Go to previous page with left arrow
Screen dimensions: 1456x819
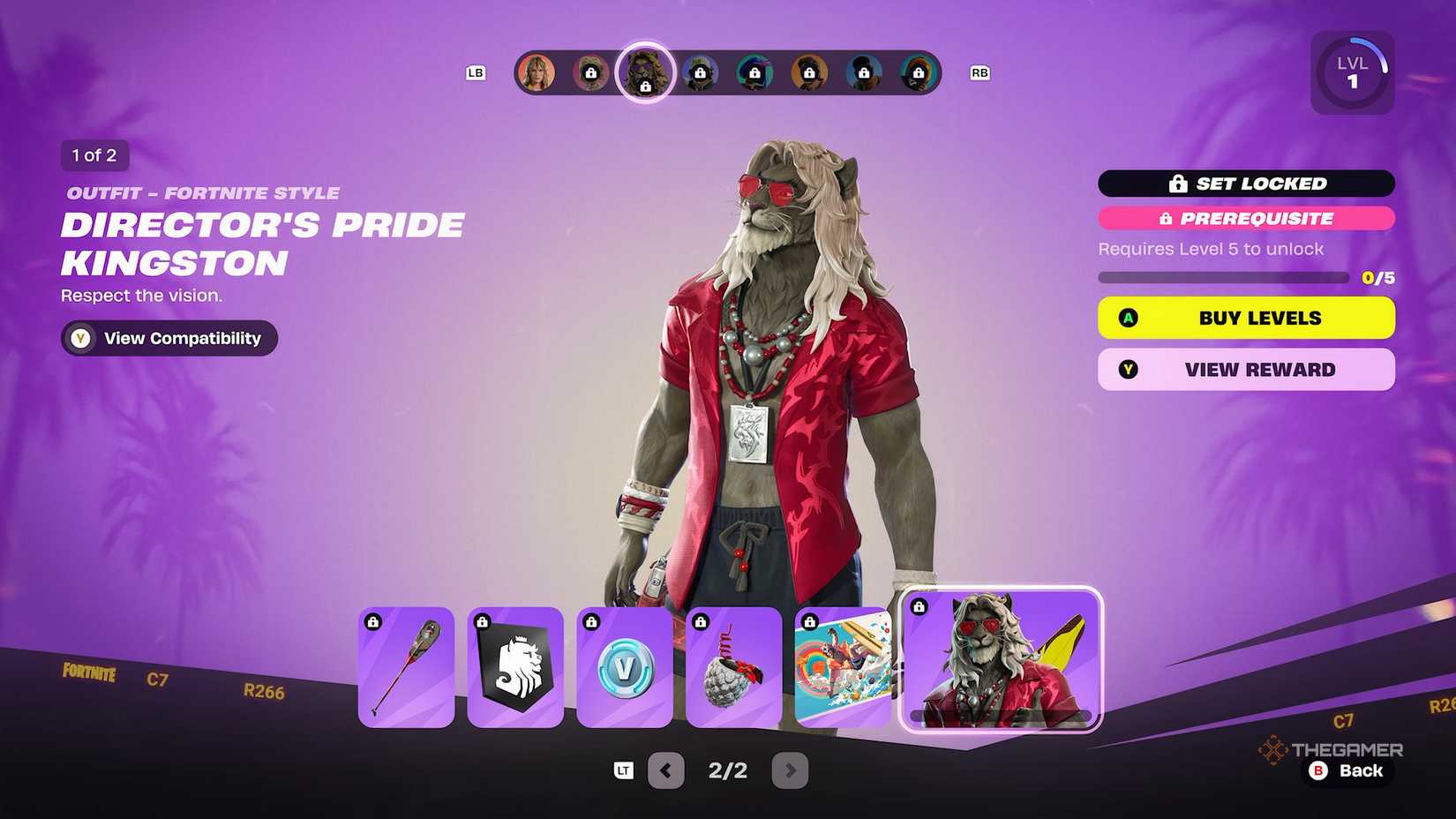click(666, 770)
